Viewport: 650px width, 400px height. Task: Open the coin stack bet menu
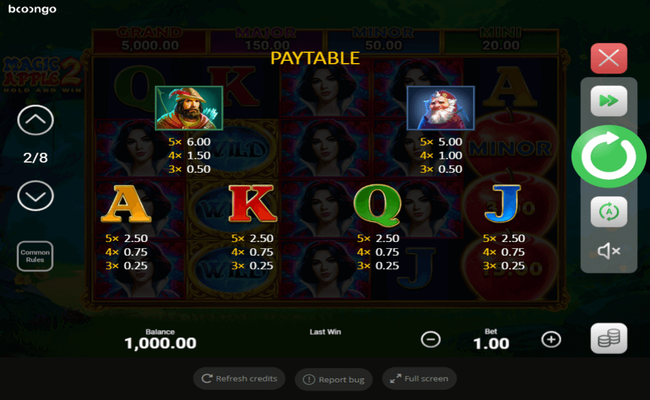point(608,339)
